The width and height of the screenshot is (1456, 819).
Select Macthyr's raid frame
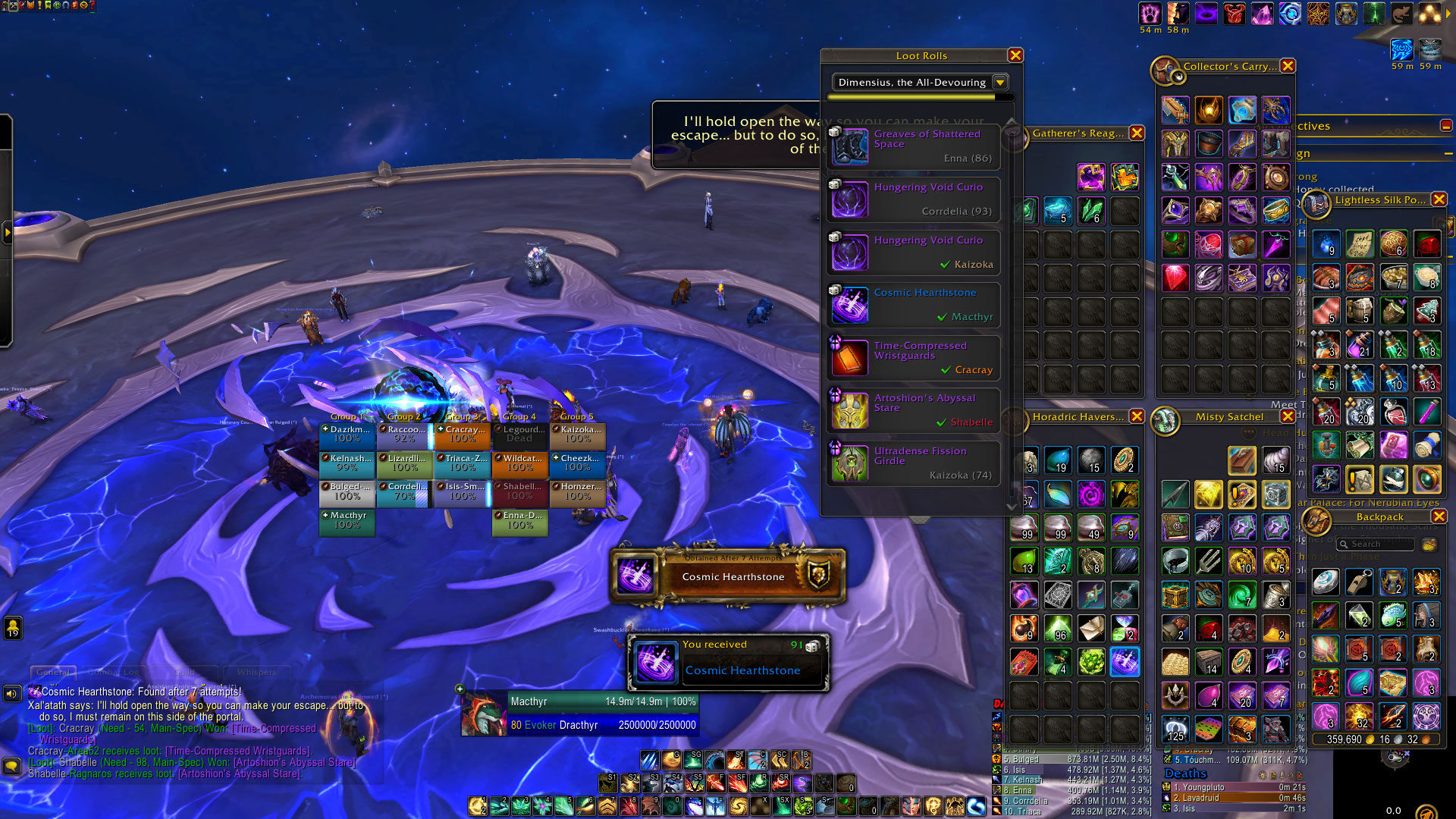(x=347, y=520)
